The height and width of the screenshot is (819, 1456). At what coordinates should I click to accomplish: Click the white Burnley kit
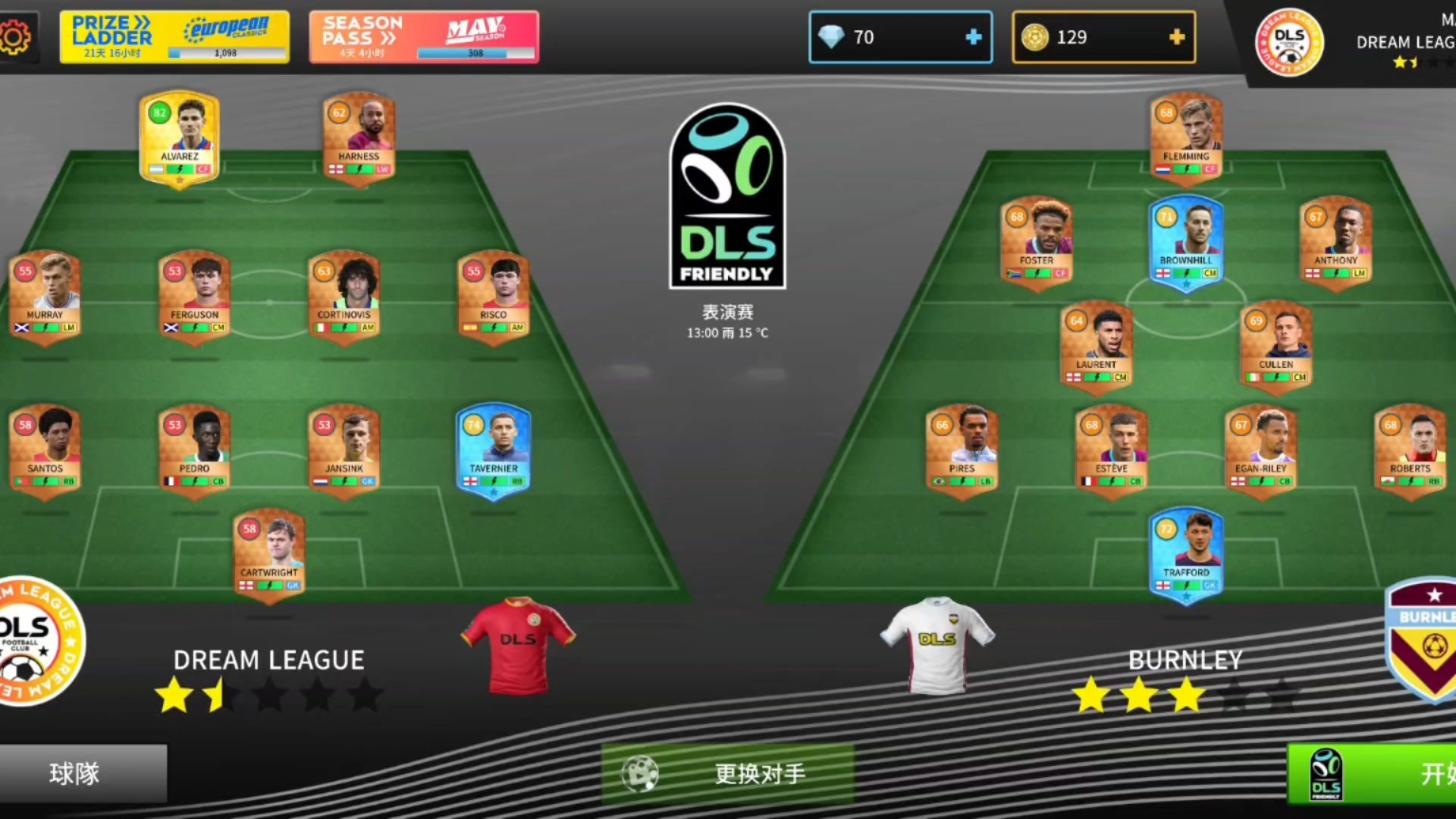click(937, 645)
